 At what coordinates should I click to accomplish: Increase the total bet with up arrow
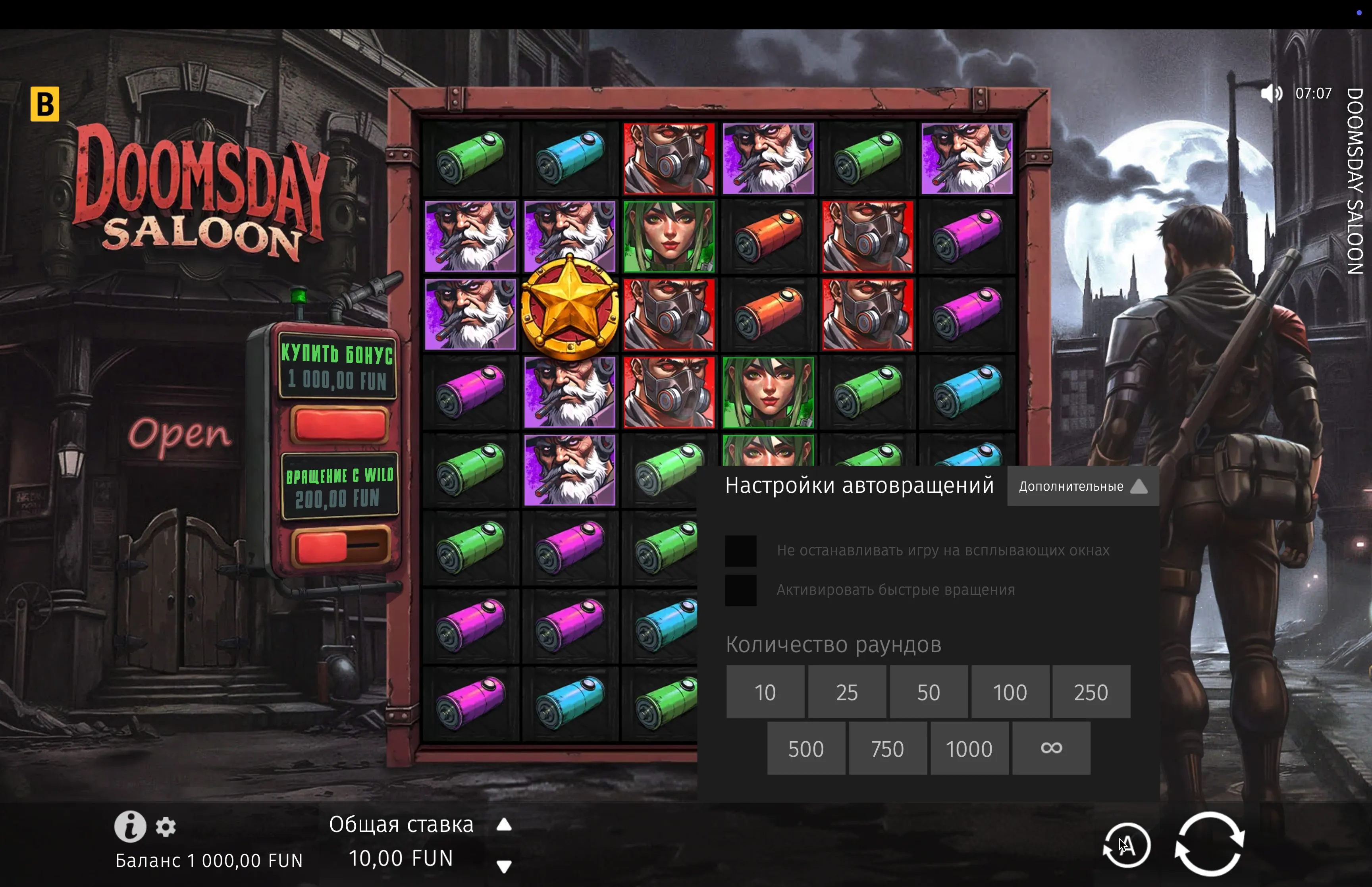[x=504, y=825]
